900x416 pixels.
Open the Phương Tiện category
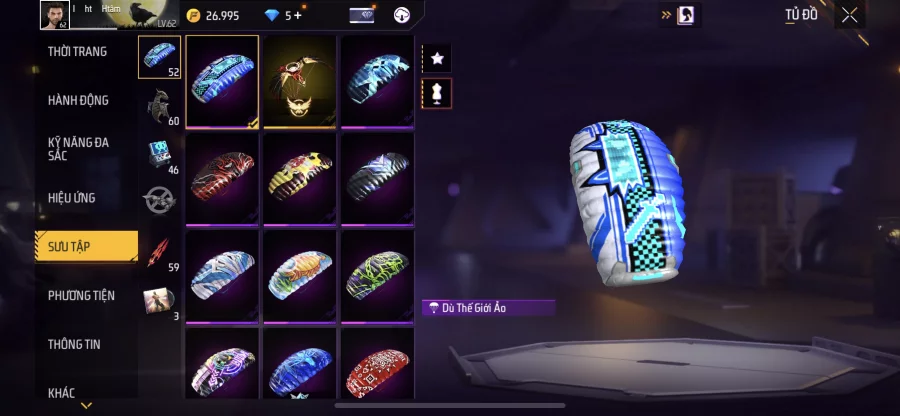coord(81,295)
